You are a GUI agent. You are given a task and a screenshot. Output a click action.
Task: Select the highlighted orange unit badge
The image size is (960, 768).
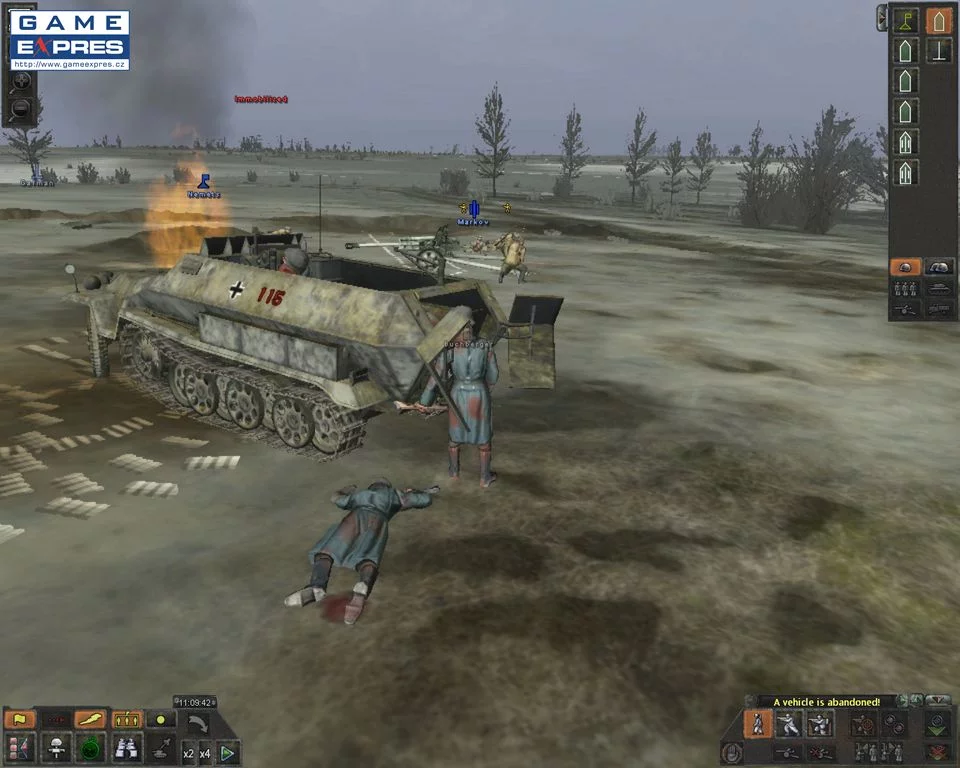pyautogui.click(x=939, y=19)
